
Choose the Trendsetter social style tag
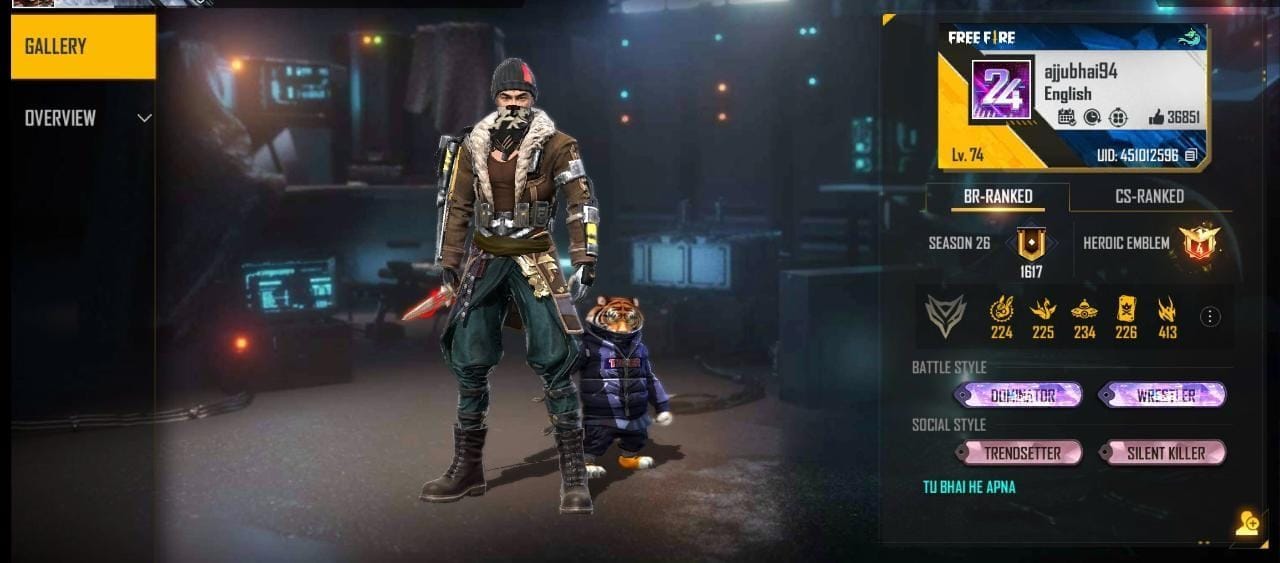pyautogui.click(x=1018, y=453)
